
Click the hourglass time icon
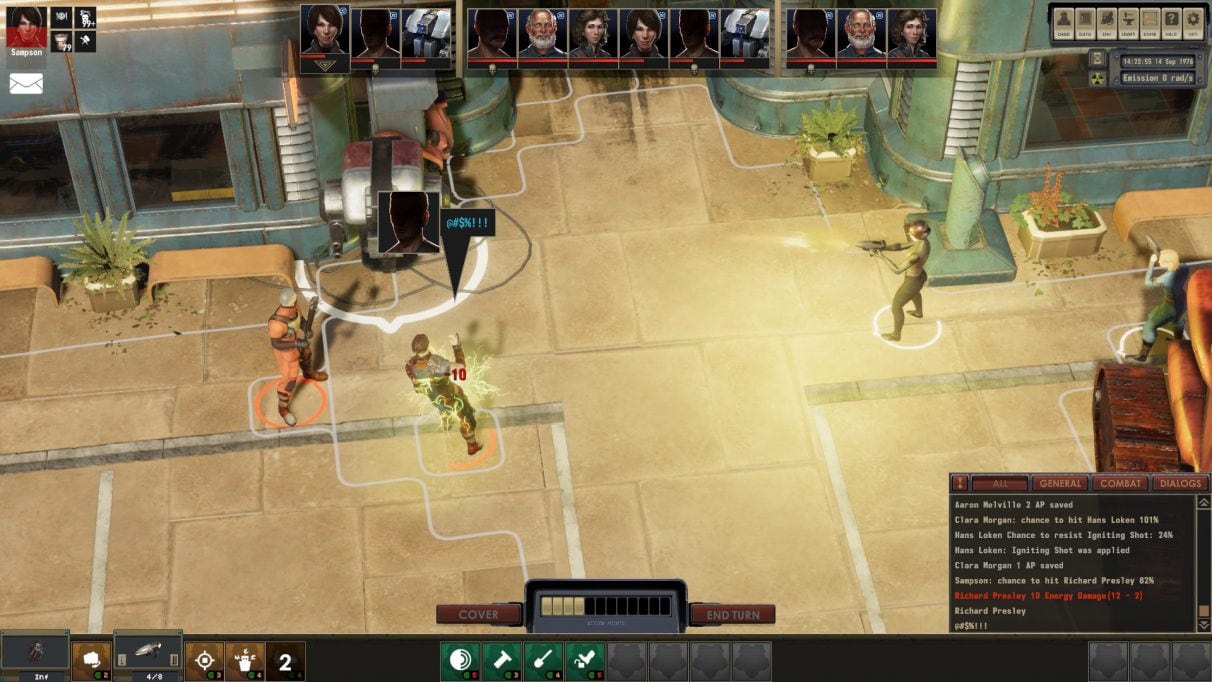click(1097, 58)
